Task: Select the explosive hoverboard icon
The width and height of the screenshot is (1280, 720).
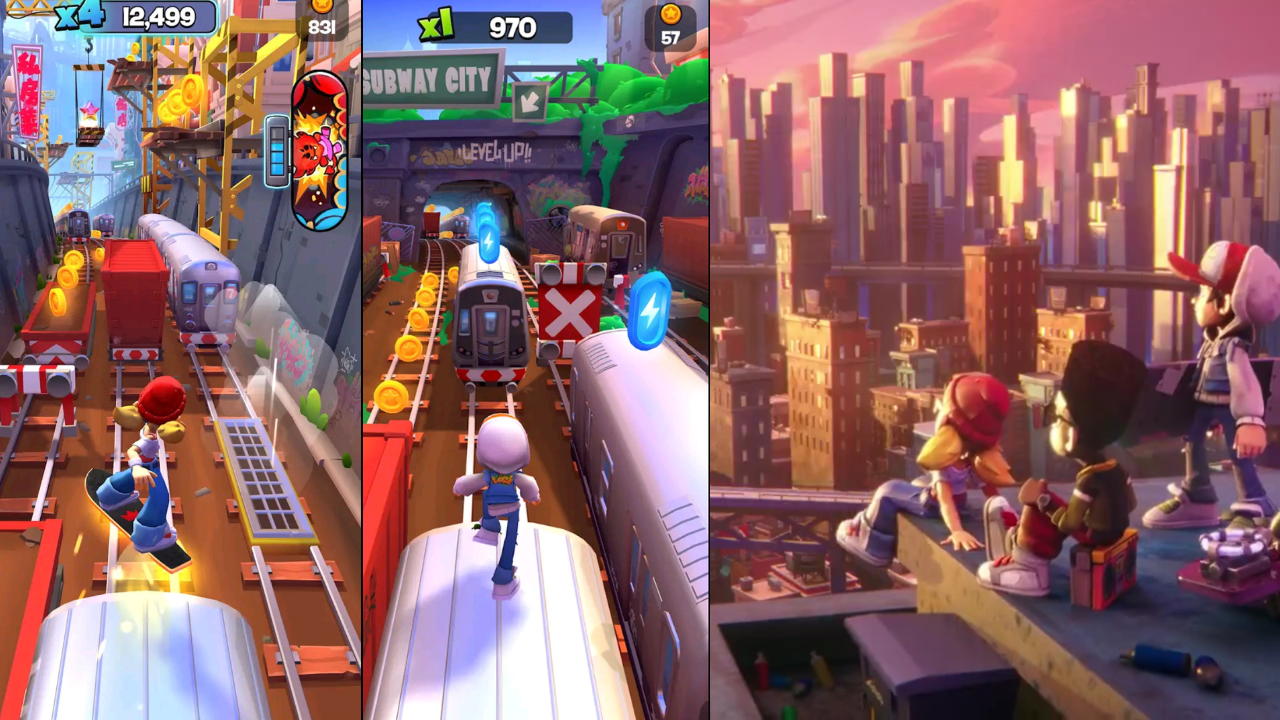Action: [x=320, y=150]
